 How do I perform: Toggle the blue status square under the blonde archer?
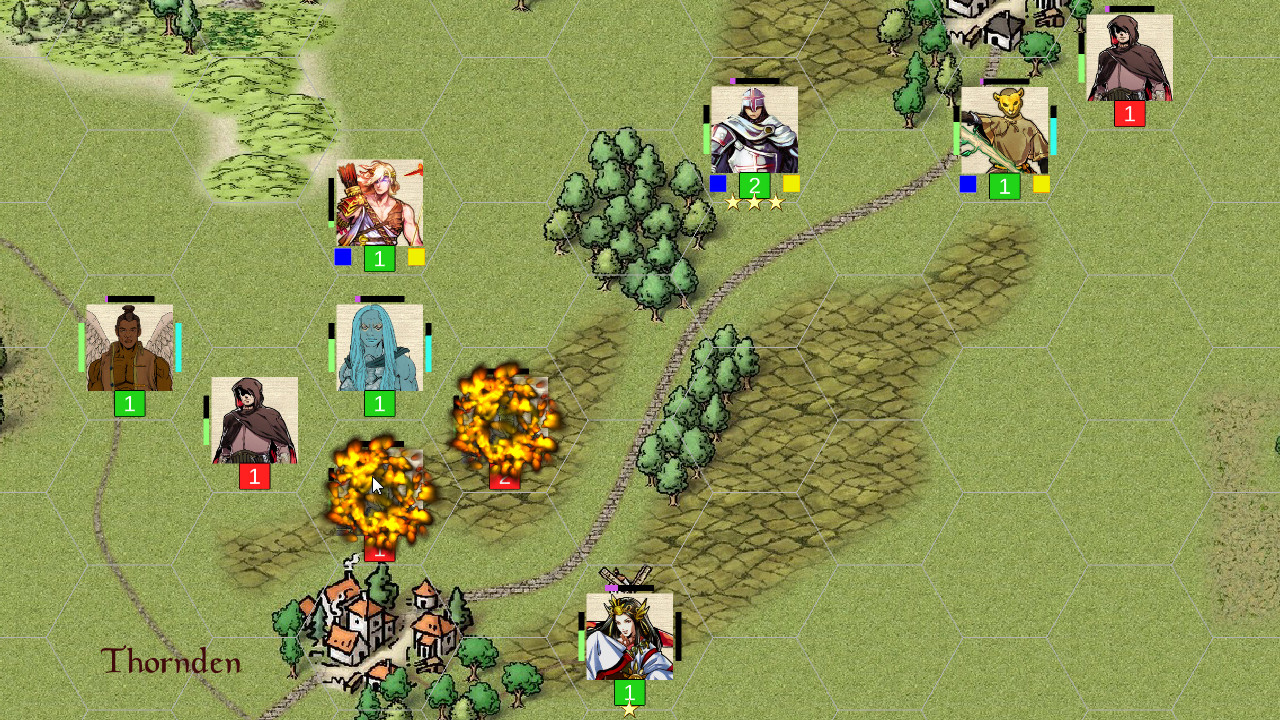tap(342, 257)
